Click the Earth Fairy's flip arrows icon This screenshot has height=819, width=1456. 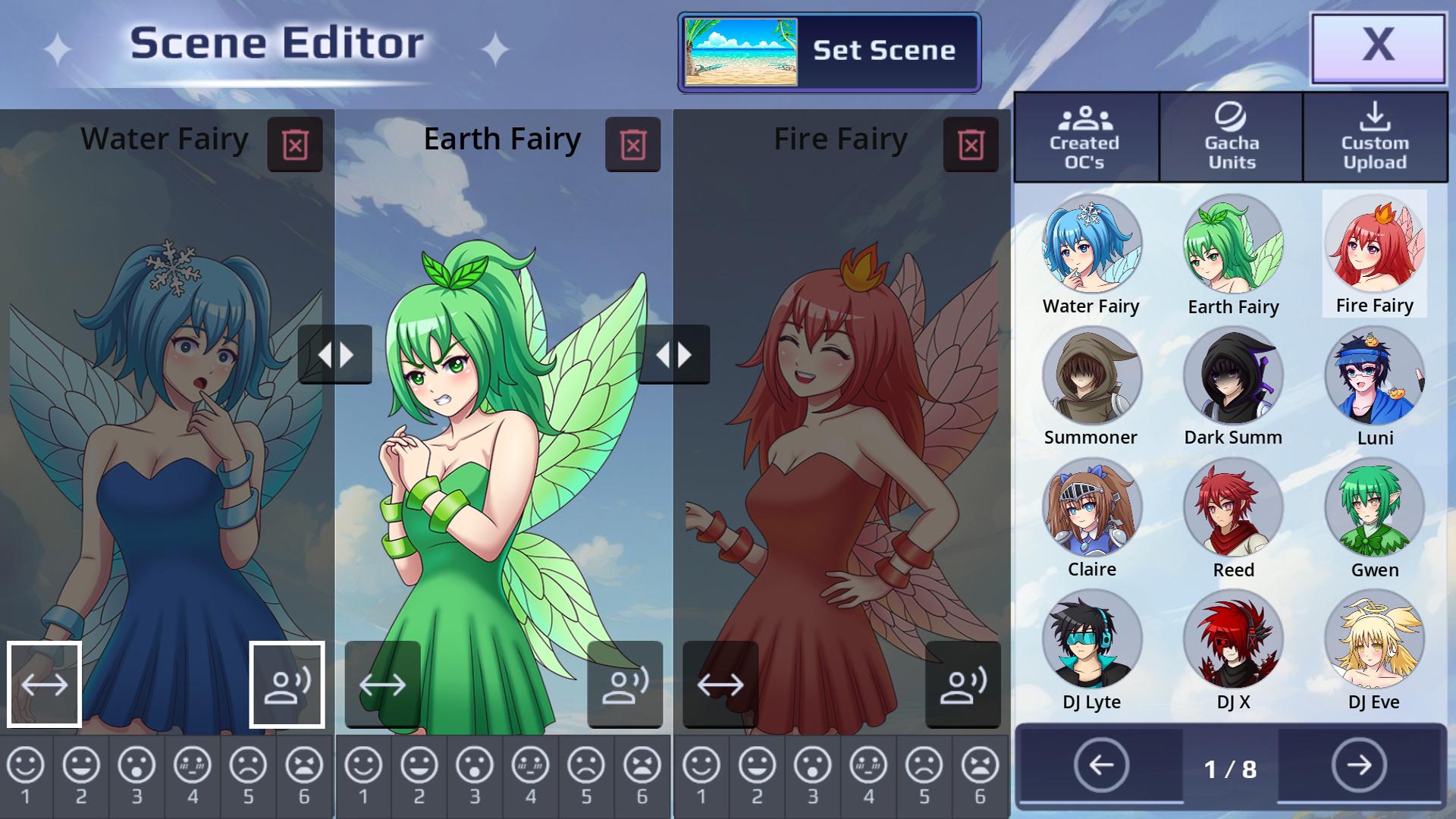coord(383,685)
